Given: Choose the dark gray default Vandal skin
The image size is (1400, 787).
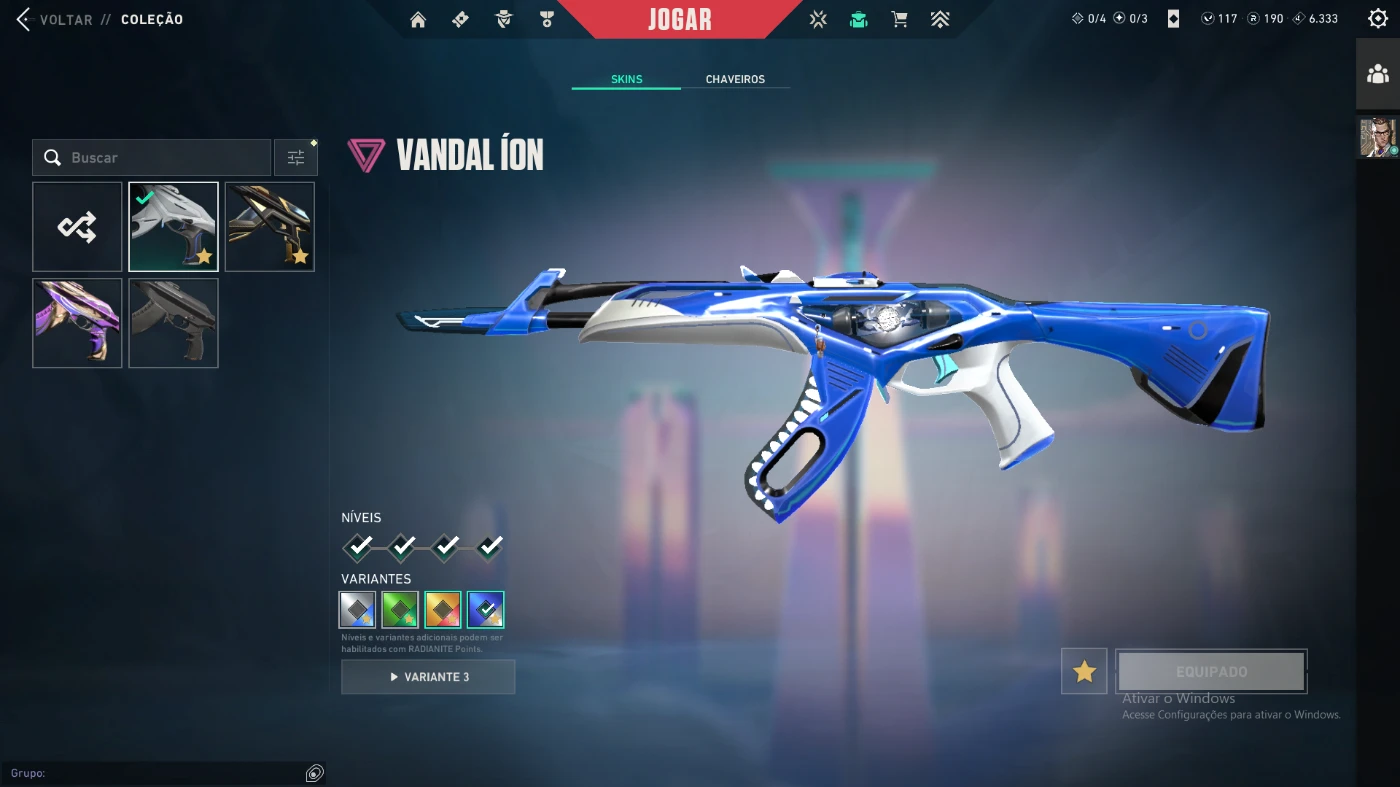Looking at the screenshot, I should tap(173, 323).
